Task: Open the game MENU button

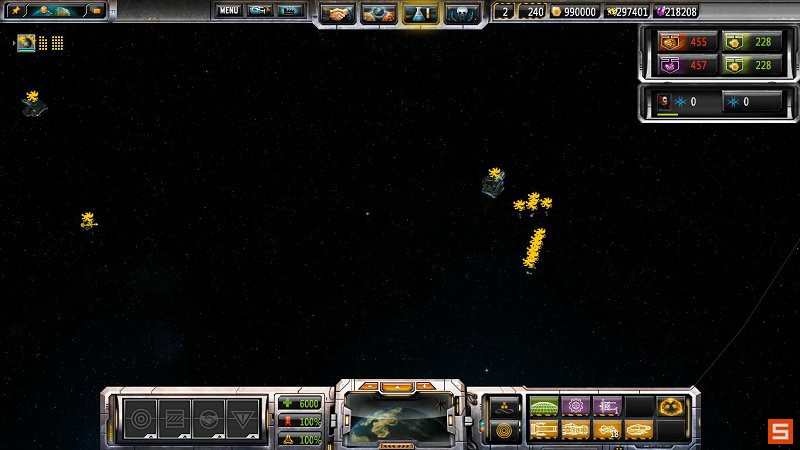Action: coord(229,11)
